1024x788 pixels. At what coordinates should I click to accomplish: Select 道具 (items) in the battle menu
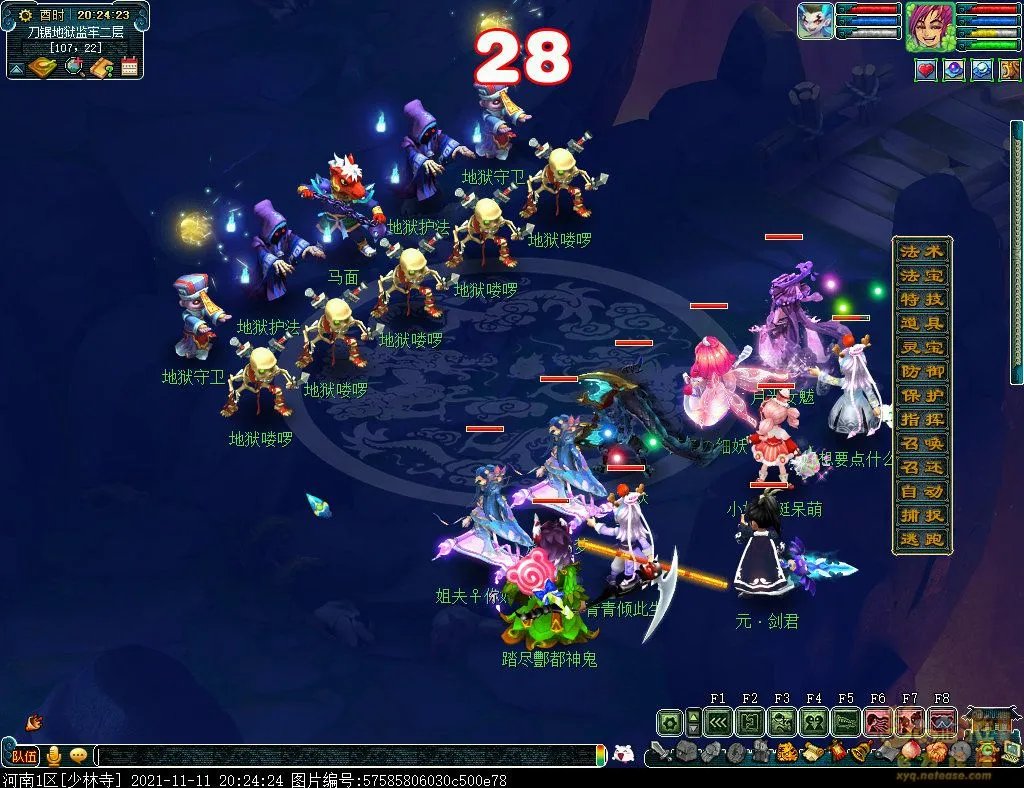(921, 323)
